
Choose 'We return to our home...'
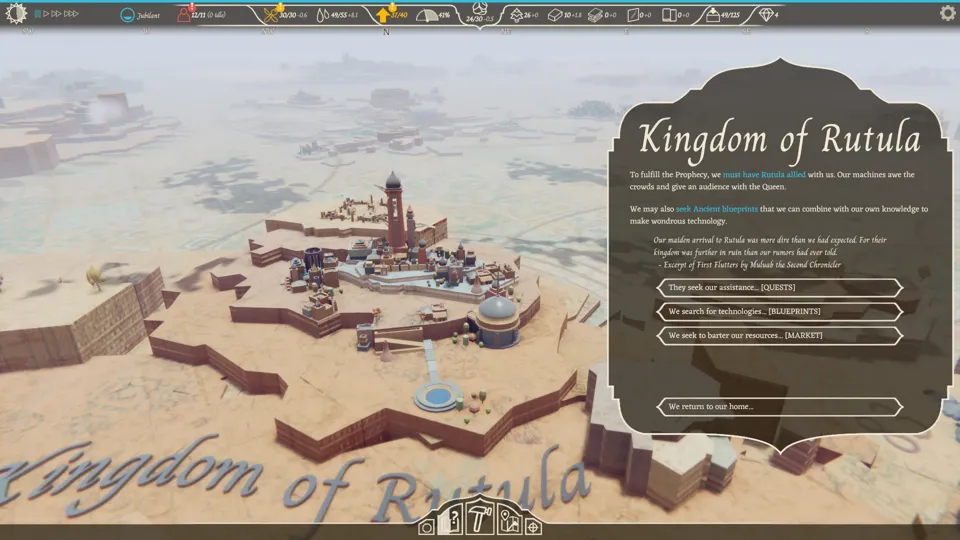(x=779, y=407)
